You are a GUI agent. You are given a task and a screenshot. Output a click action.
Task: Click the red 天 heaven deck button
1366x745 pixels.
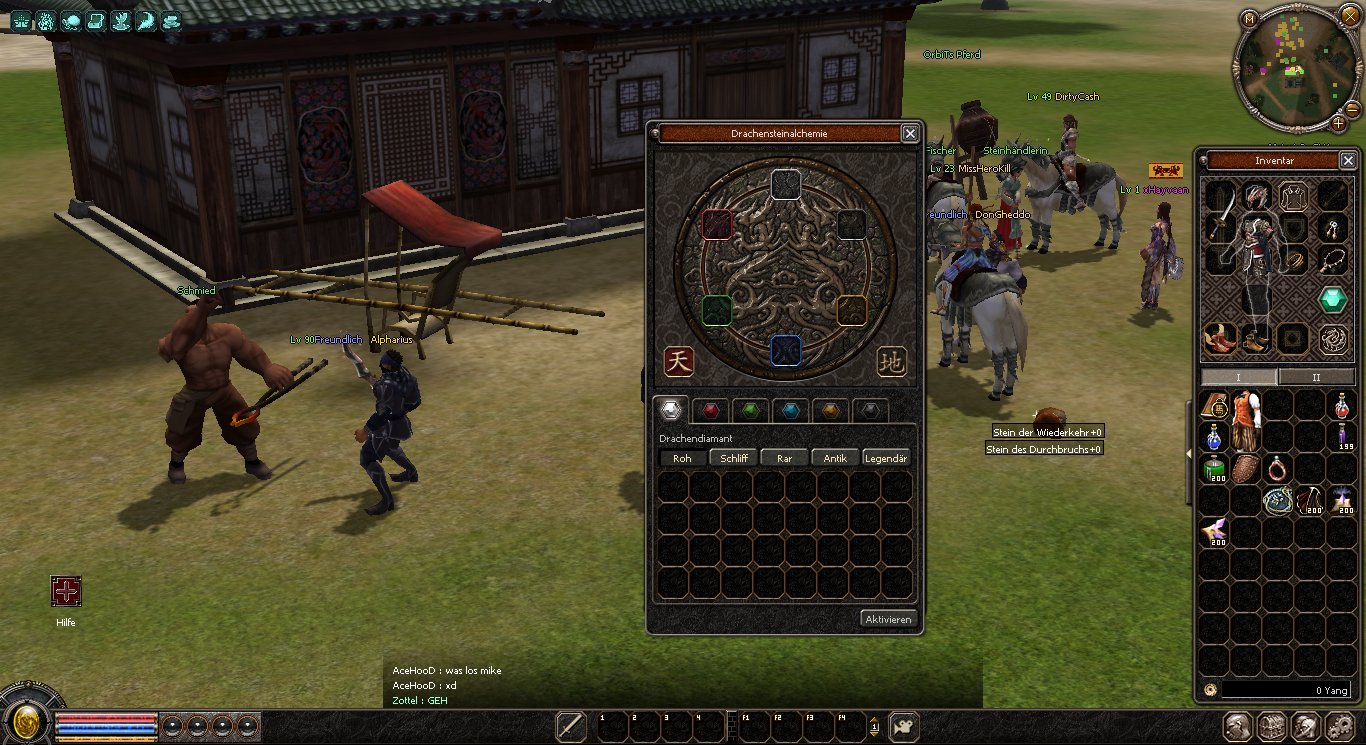[679, 362]
